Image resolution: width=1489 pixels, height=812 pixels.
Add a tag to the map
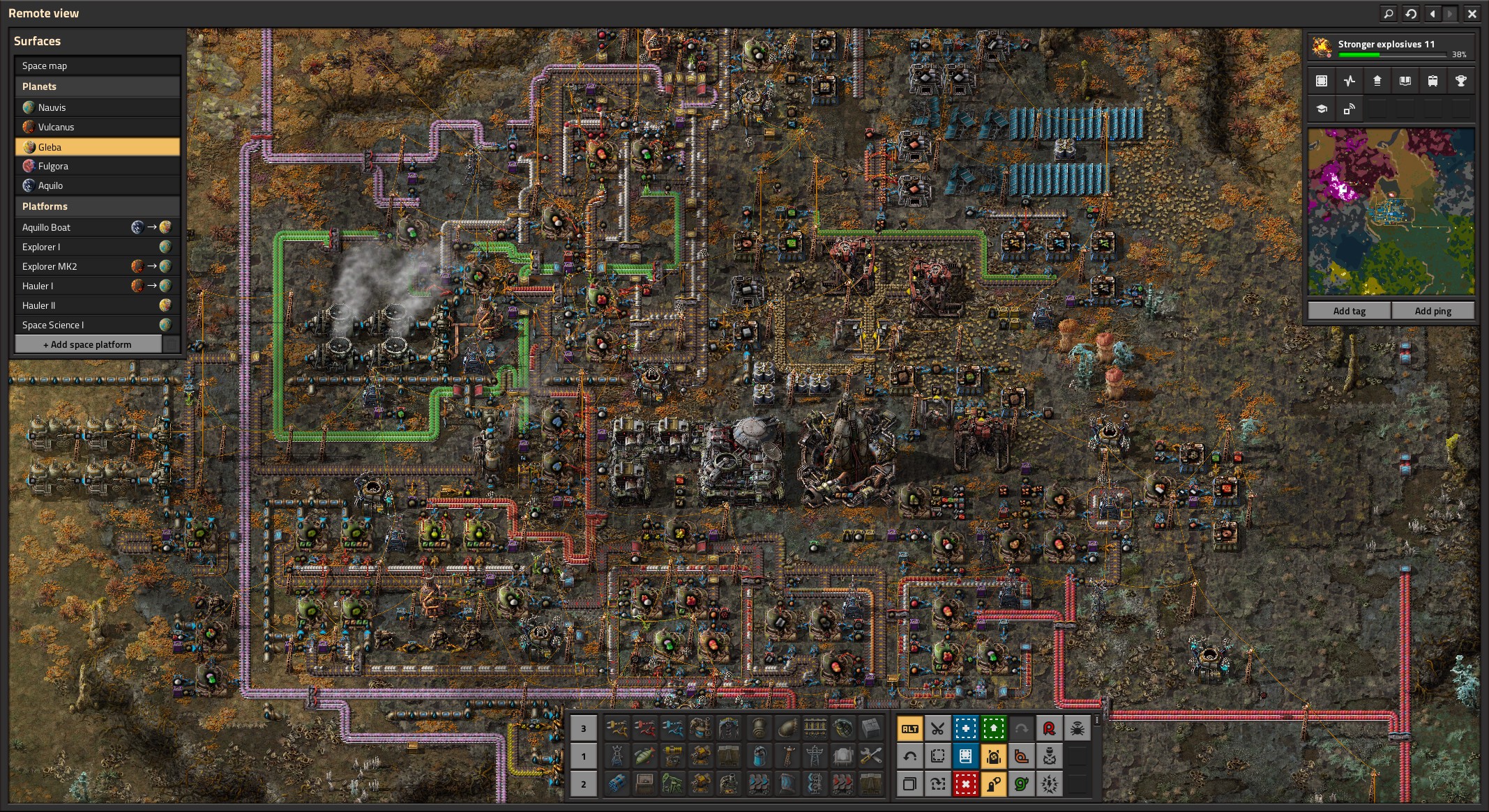point(1349,311)
